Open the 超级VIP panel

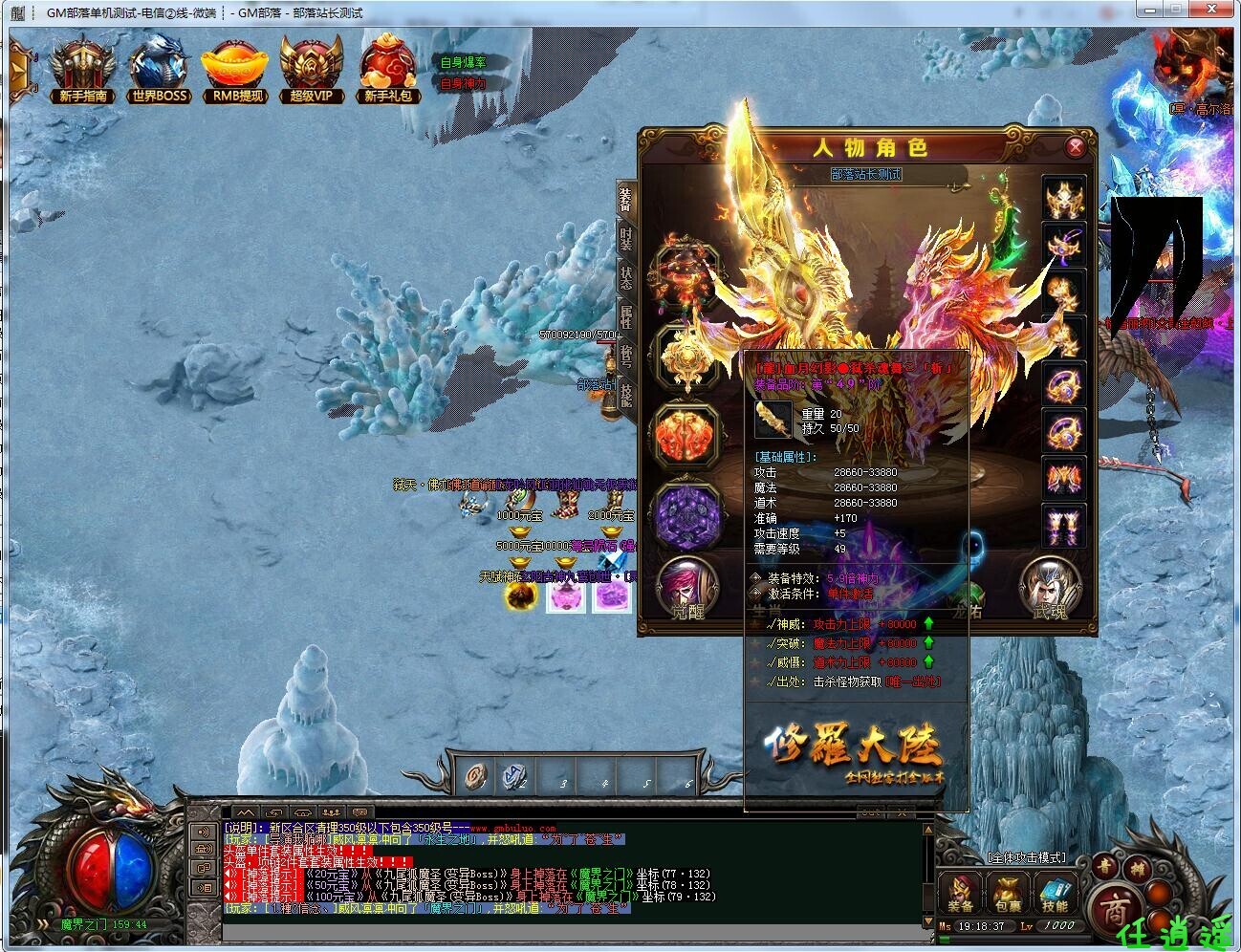point(311,71)
